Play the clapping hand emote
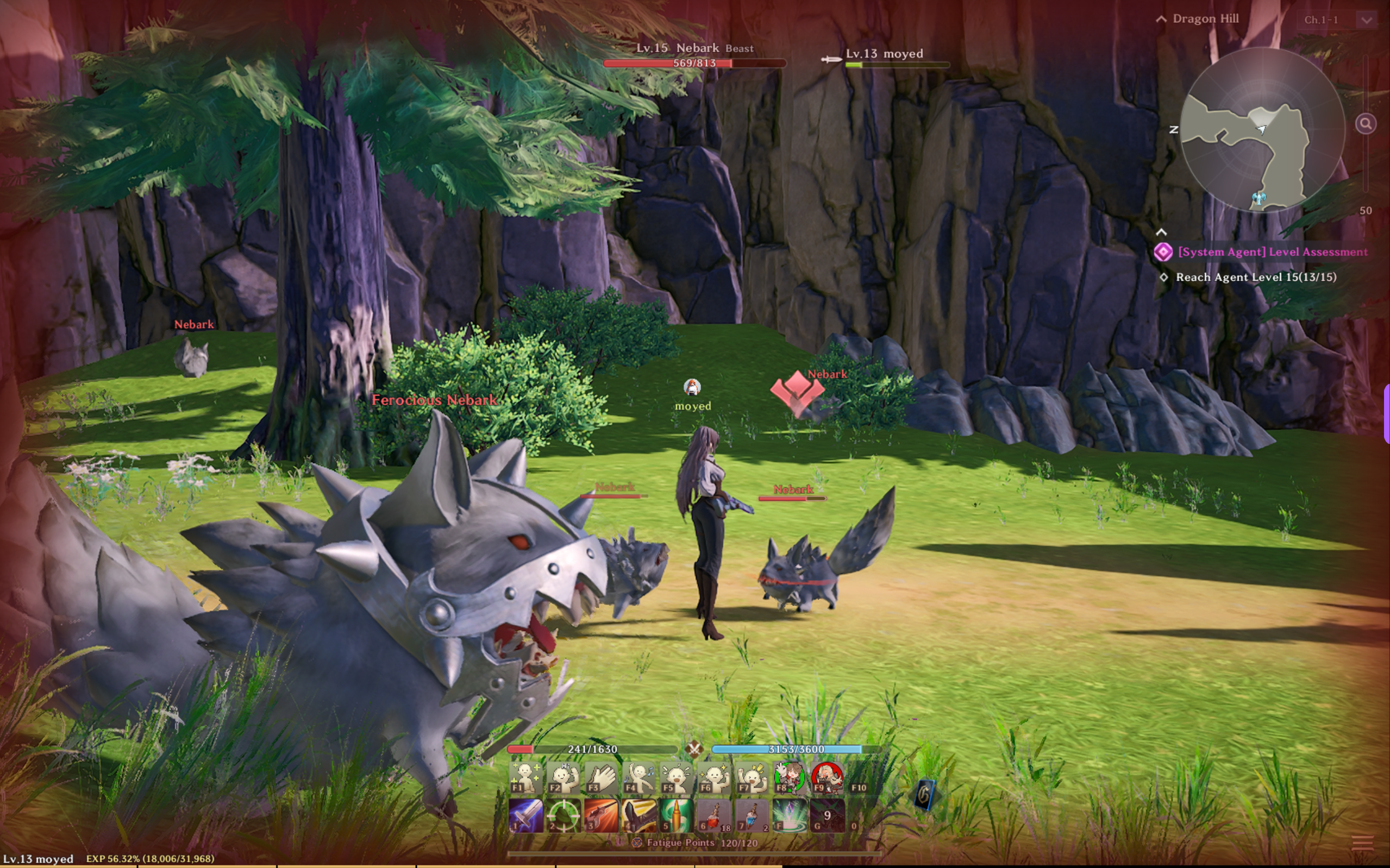The width and height of the screenshot is (1390, 868). coord(601,778)
